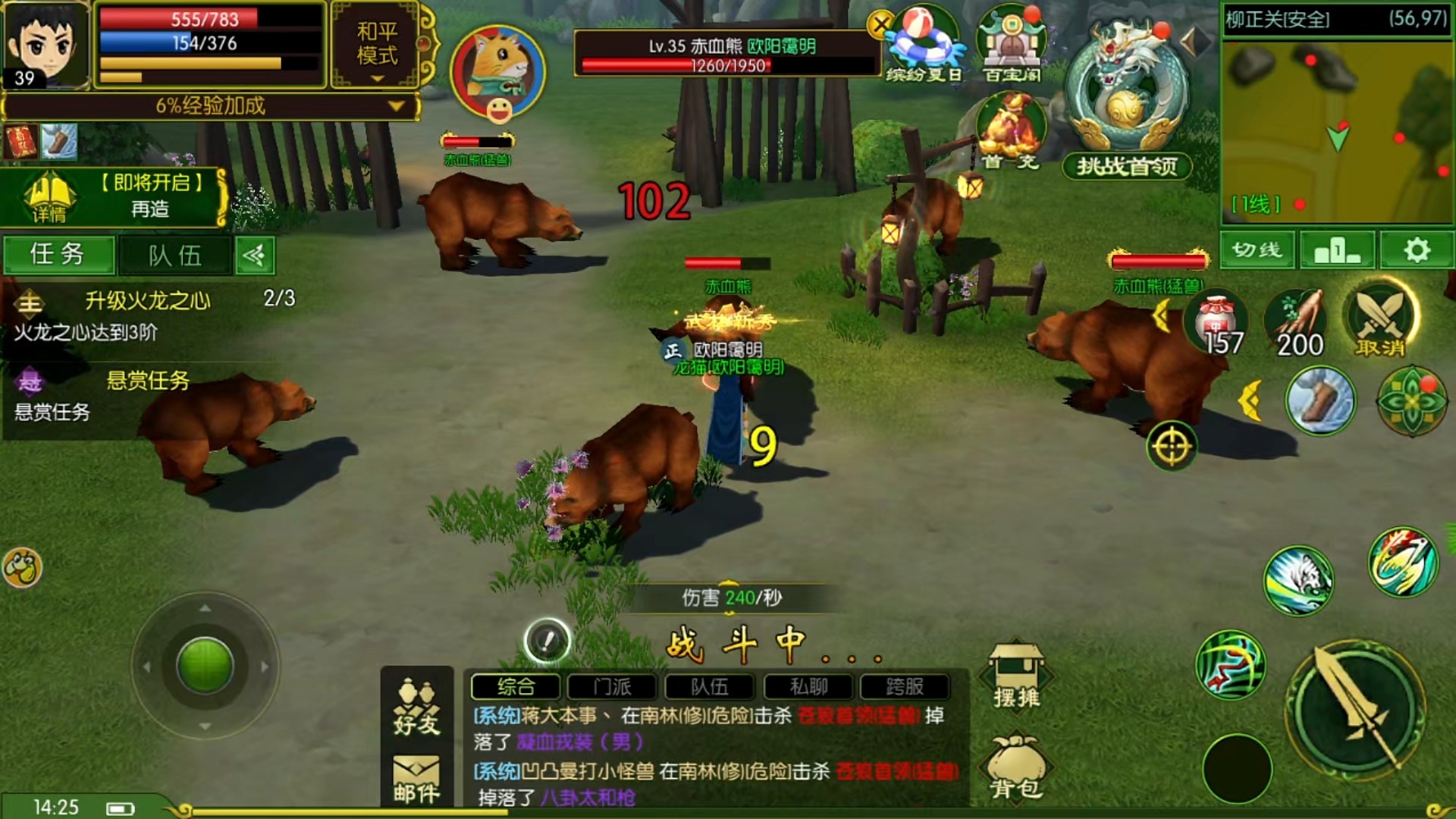Expand the 6%经验加成 dropdown

(396, 106)
